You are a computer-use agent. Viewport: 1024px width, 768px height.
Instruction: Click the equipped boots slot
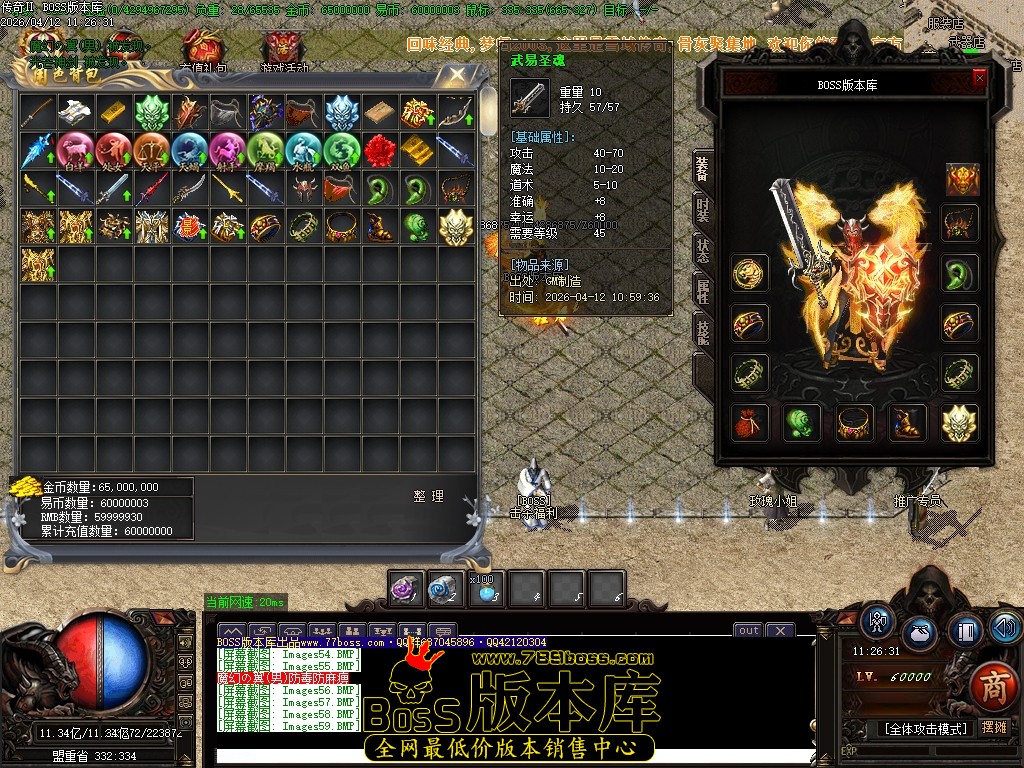pos(907,423)
